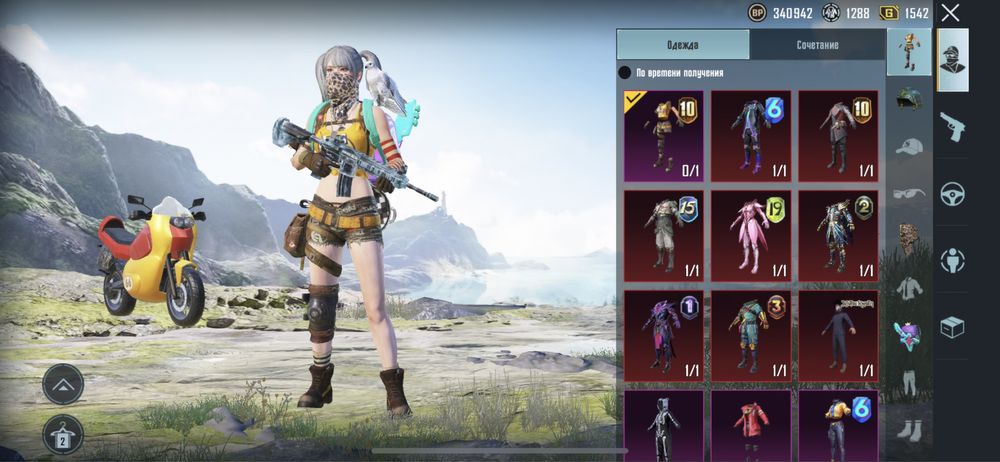Open the shirt clothing category
This screenshot has height=462, width=1000.
point(909,287)
